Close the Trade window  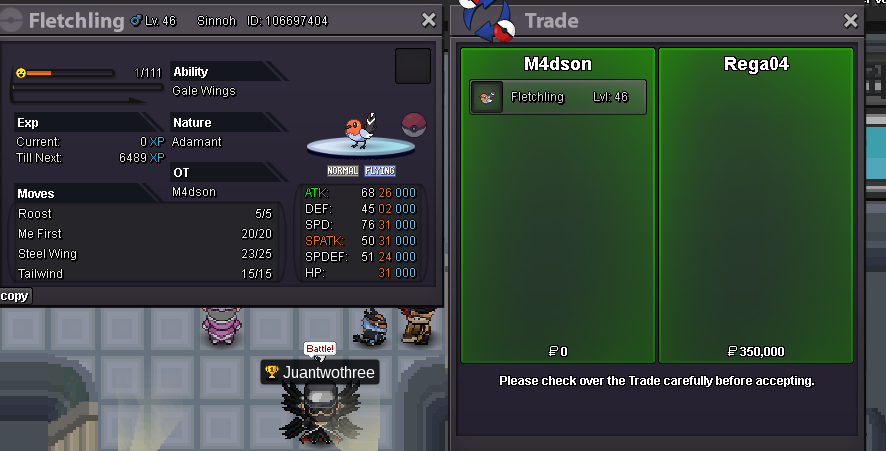(851, 20)
